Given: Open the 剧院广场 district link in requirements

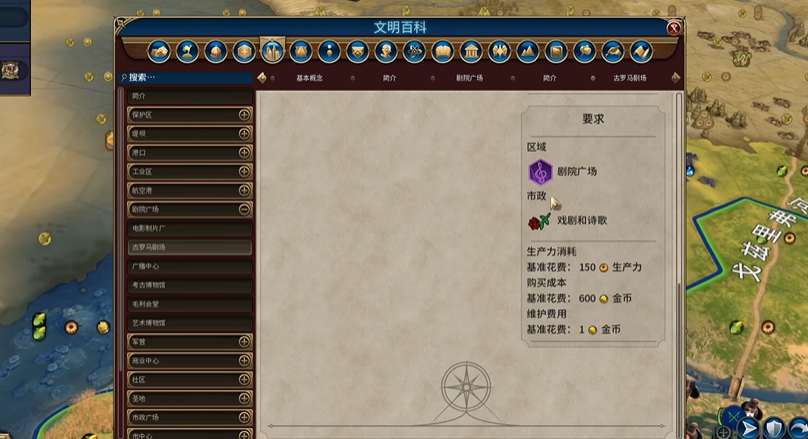Looking at the screenshot, I should (577, 172).
